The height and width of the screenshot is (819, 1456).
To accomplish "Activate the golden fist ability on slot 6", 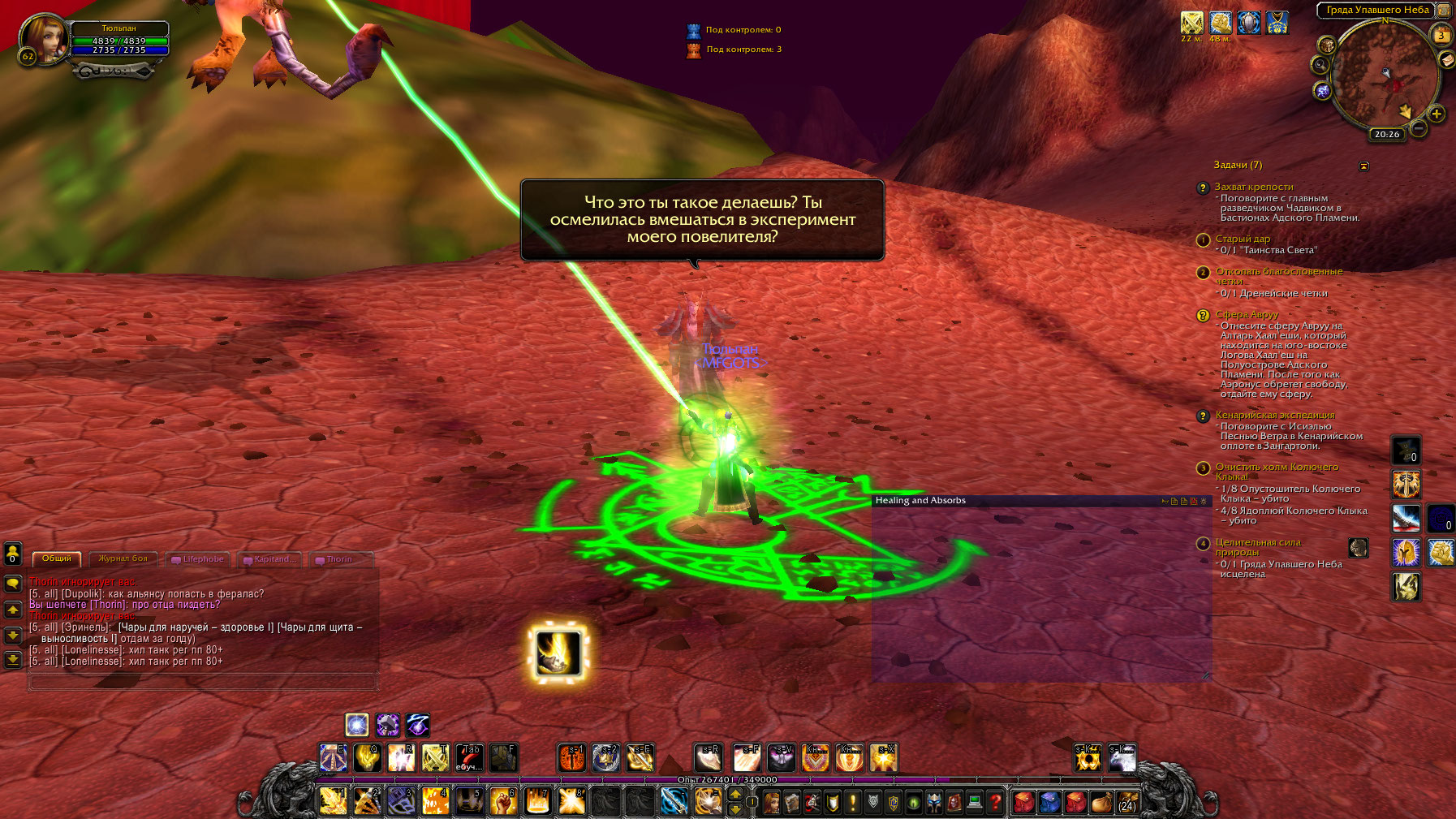I will coord(503,802).
